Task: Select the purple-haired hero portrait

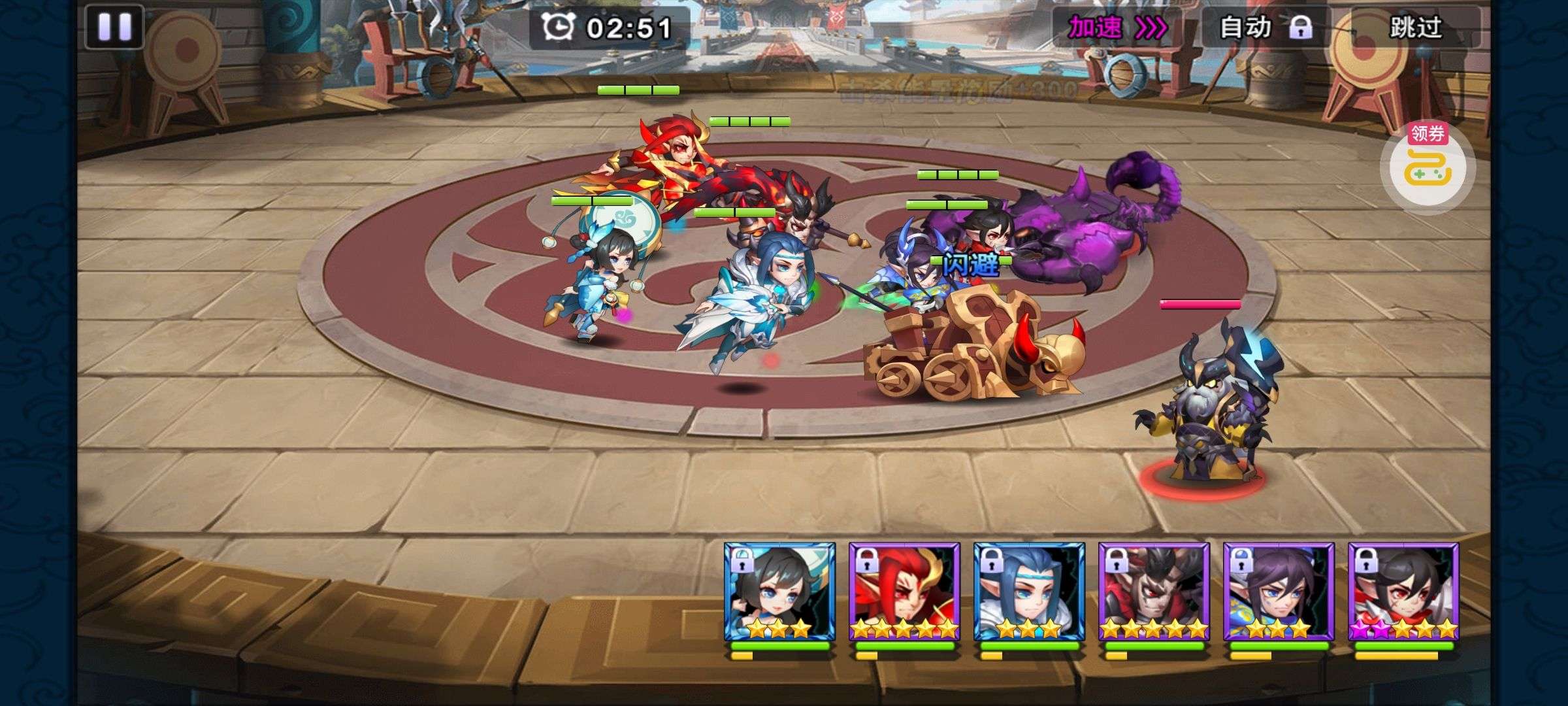Action: tap(1279, 592)
